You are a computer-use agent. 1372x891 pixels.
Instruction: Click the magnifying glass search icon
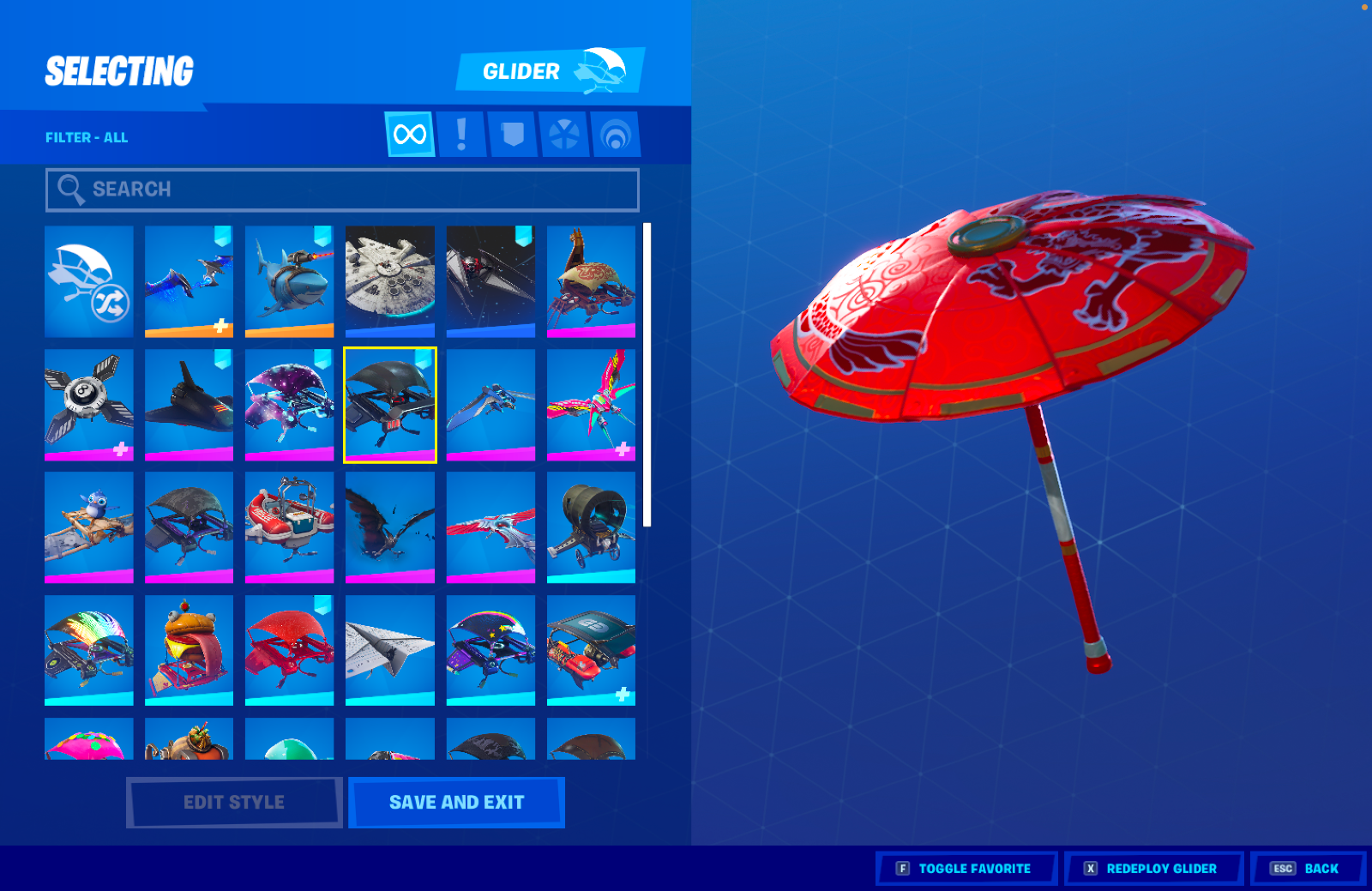[70, 189]
